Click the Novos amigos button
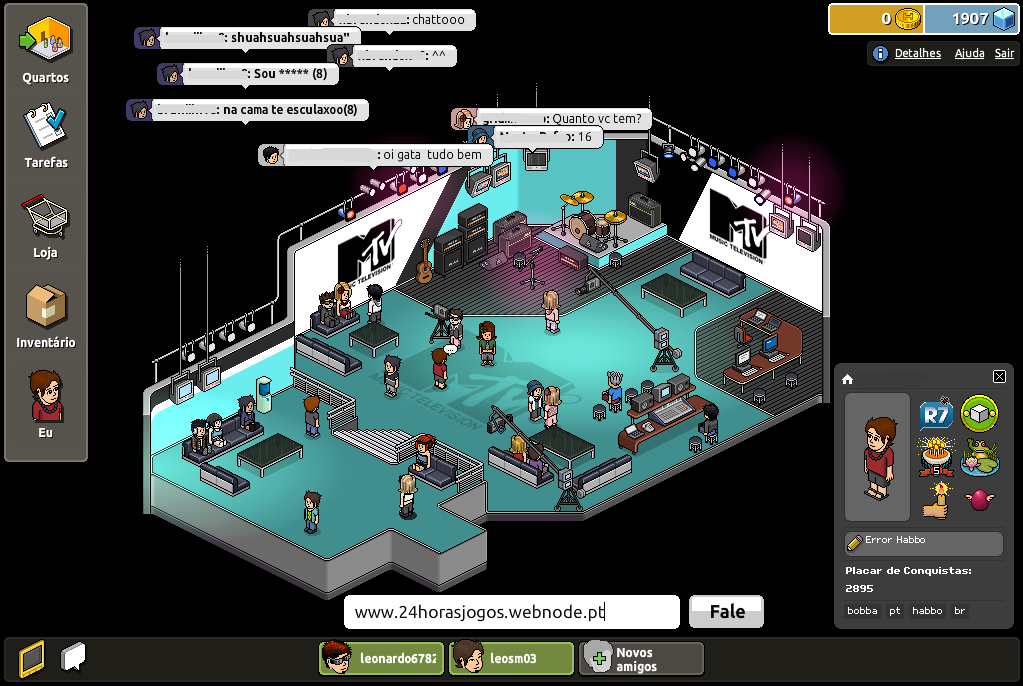Viewport: 1023px width, 686px height. pos(641,658)
